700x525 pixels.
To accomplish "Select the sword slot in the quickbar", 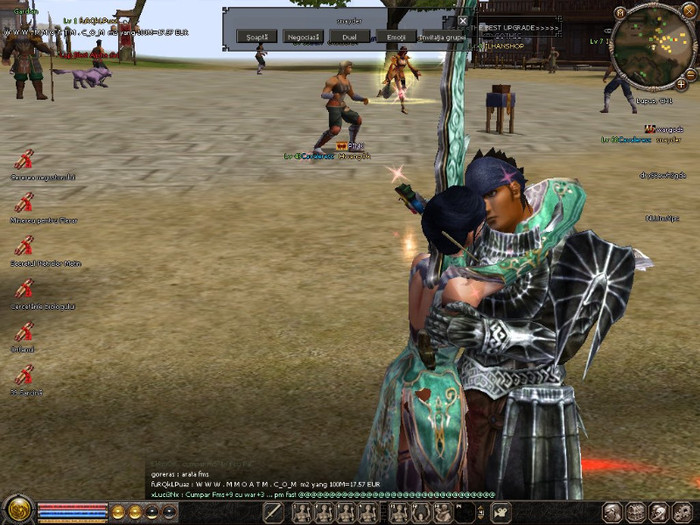I will (x=274, y=513).
